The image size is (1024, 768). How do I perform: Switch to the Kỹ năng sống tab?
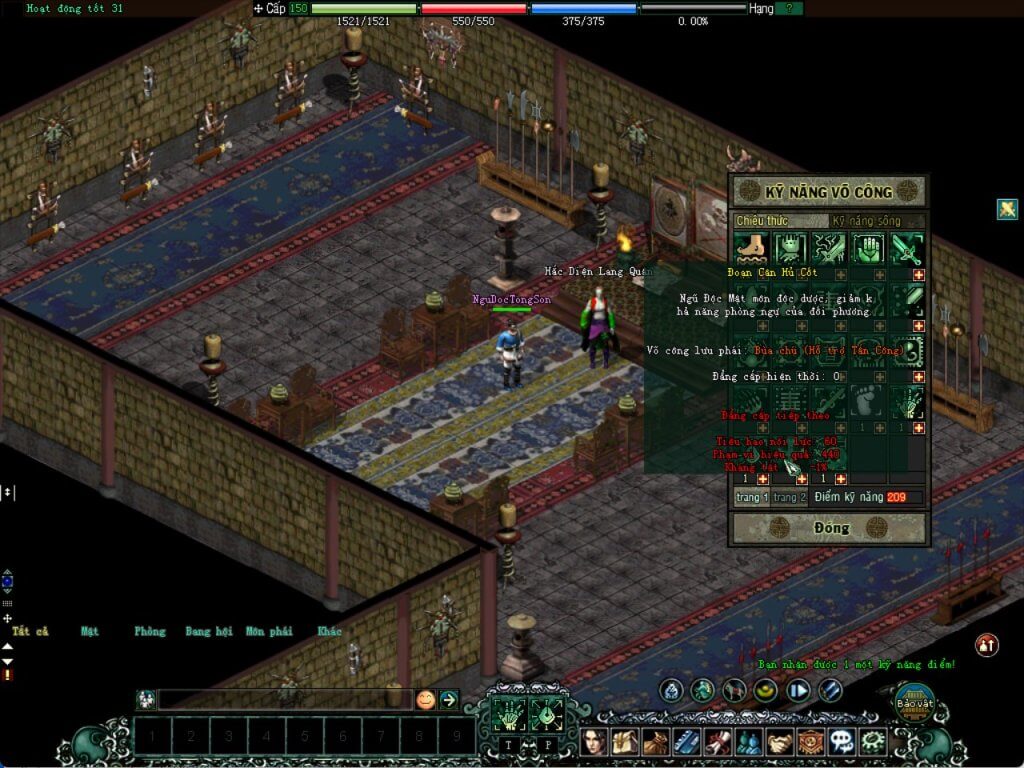pyautogui.click(x=867, y=220)
